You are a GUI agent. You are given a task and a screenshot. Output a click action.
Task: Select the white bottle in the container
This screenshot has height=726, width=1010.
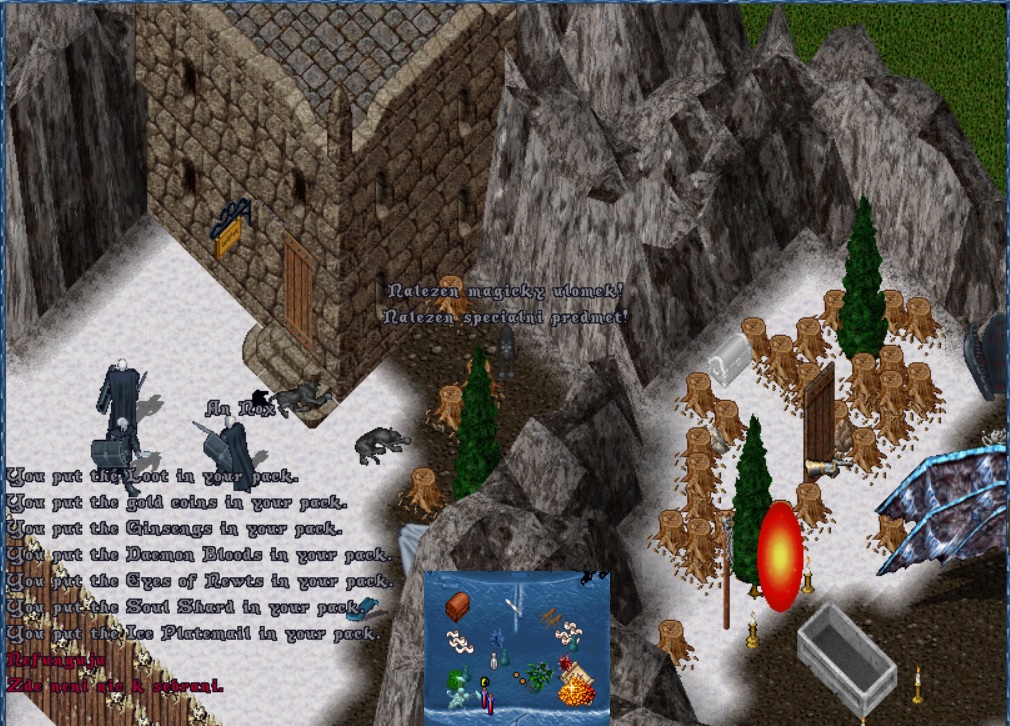pyautogui.click(x=493, y=661)
